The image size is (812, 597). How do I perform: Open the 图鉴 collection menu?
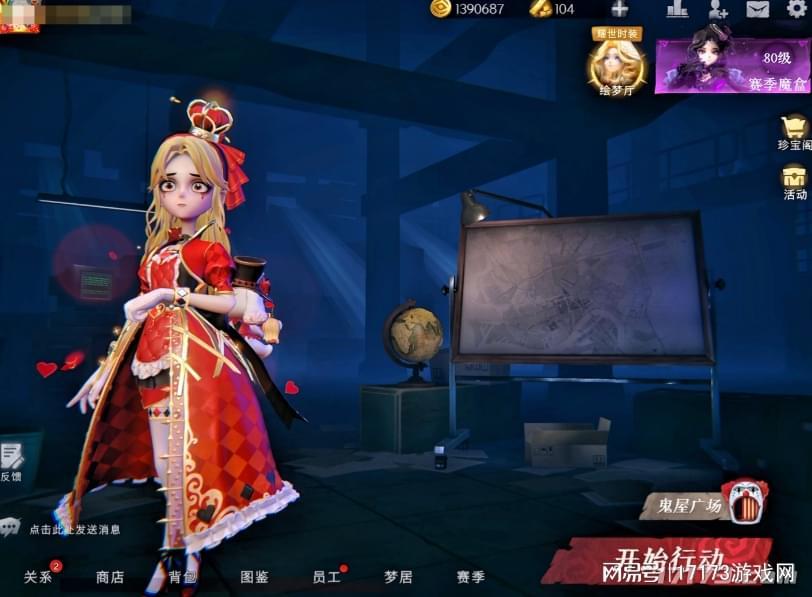(254, 577)
